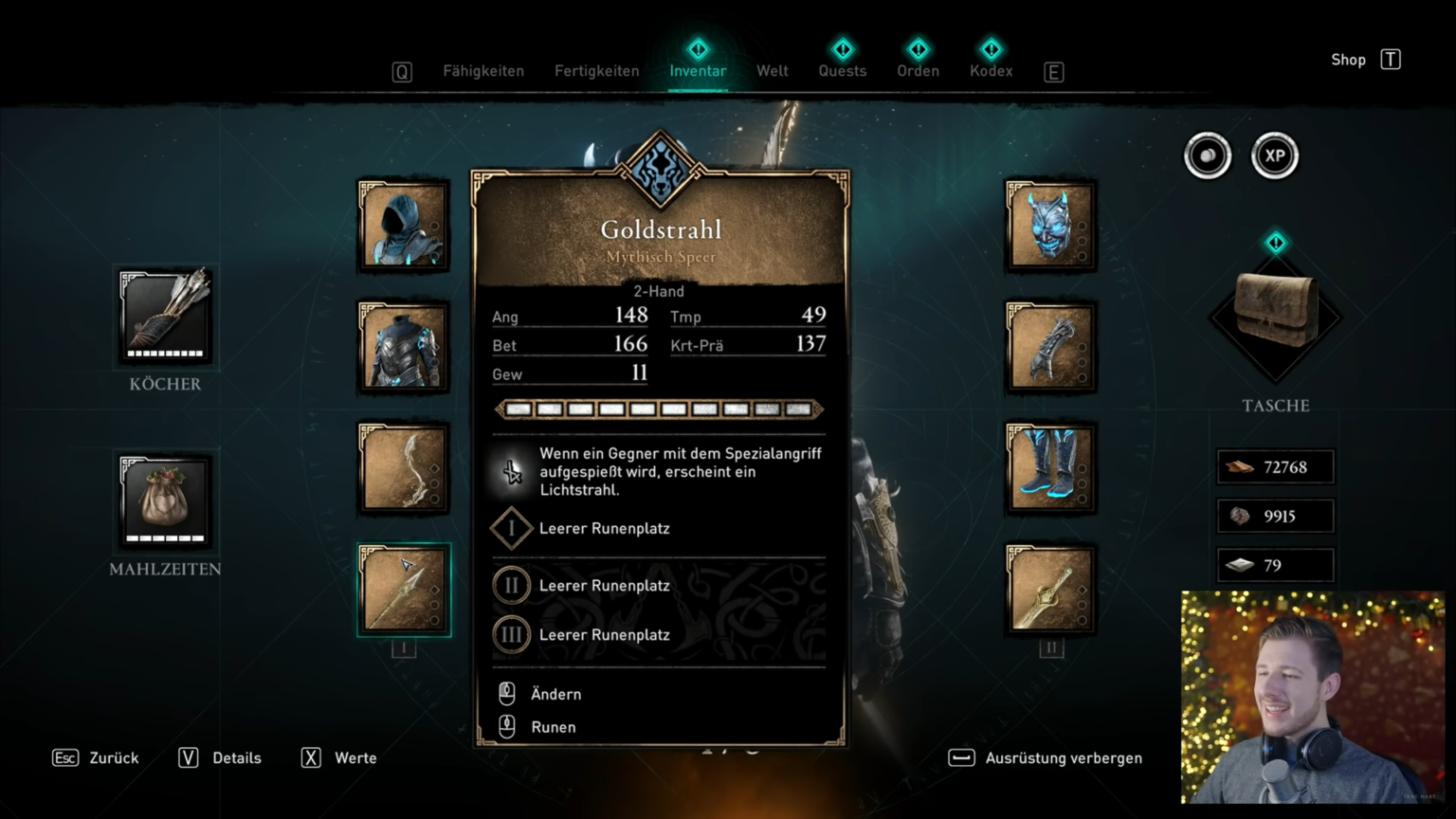Choose the bracers equipment slot

click(x=1050, y=347)
